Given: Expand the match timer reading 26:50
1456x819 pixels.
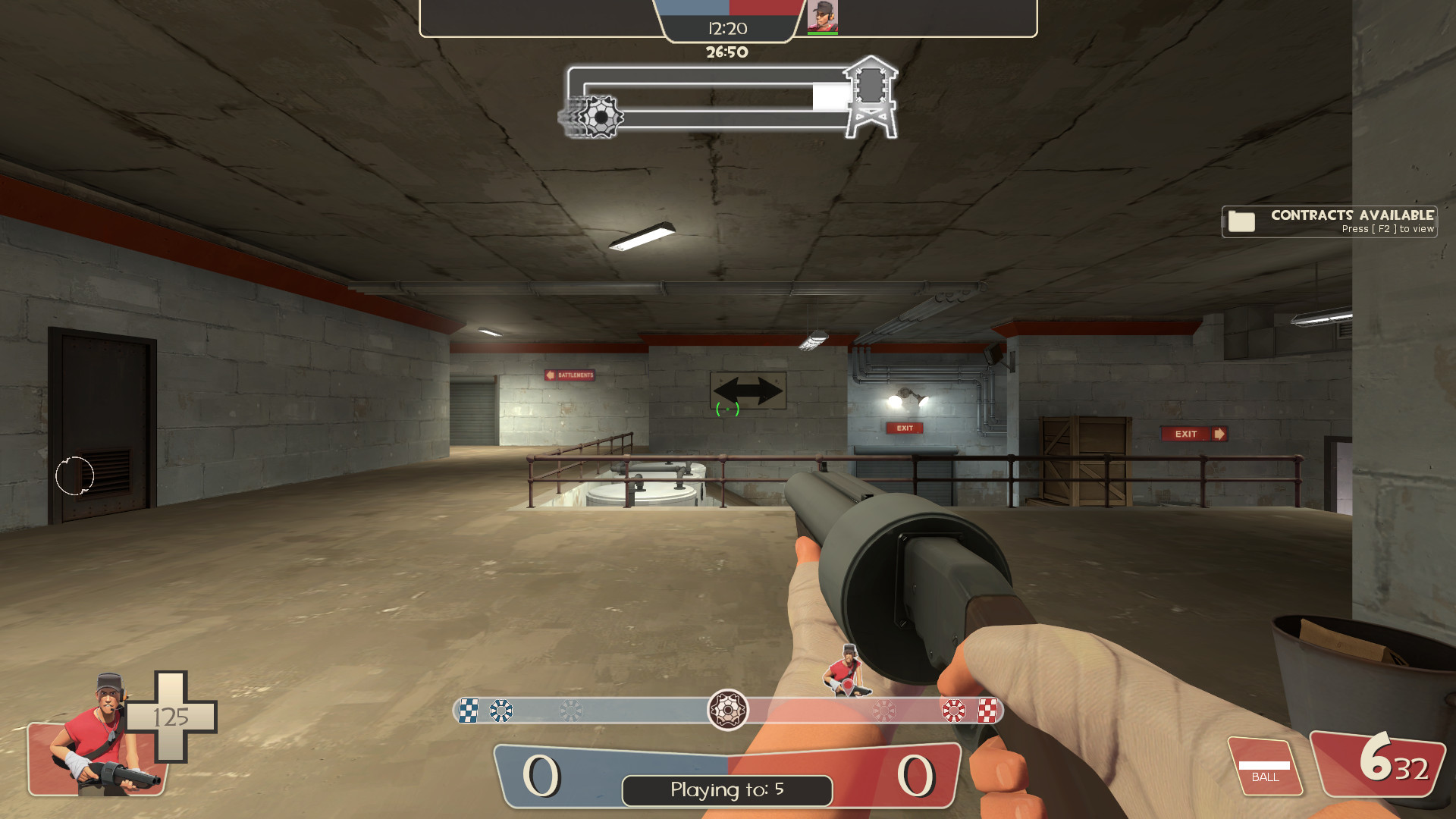Looking at the screenshot, I should tap(726, 52).
